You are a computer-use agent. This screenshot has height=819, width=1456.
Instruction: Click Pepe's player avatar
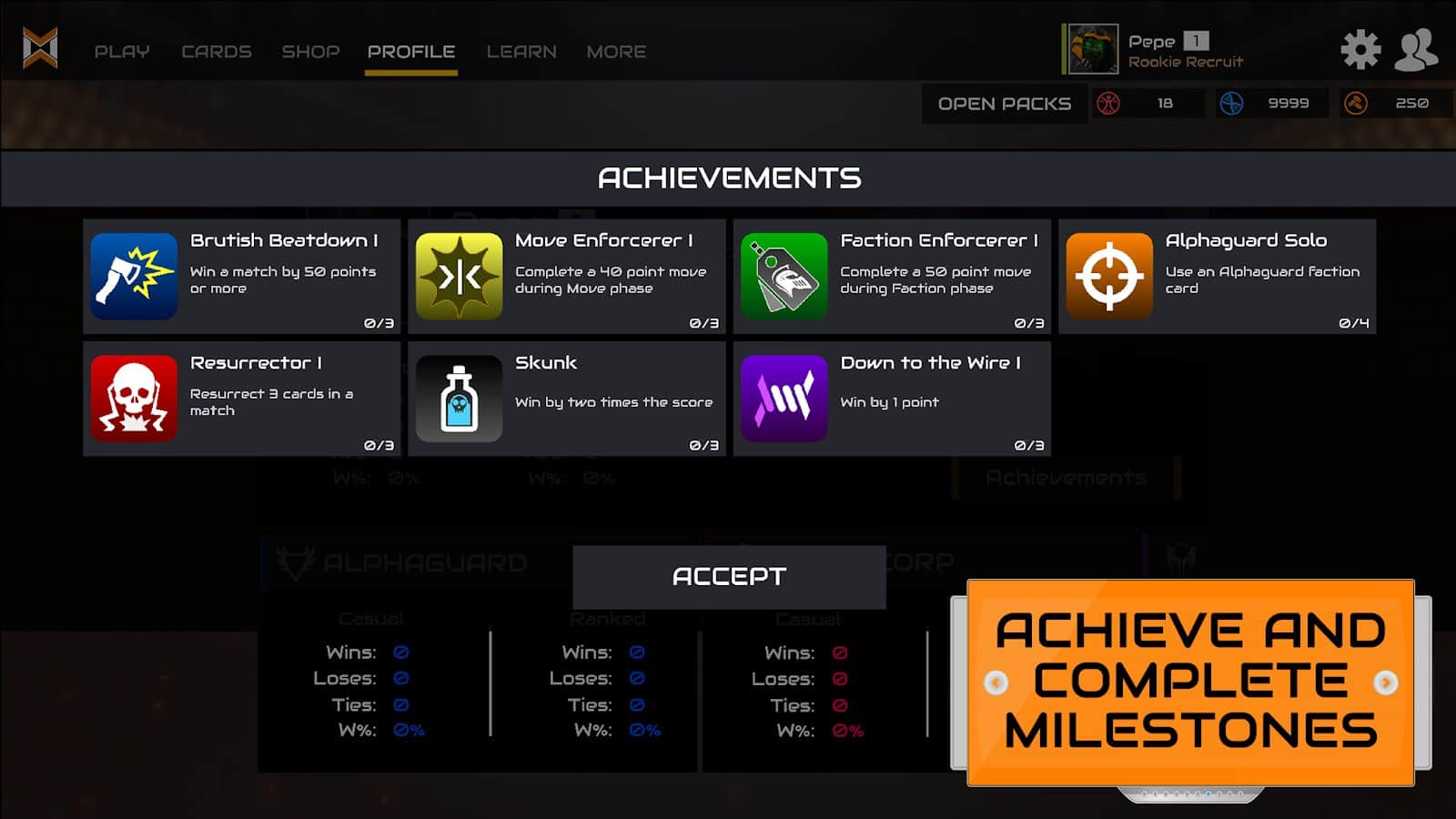[1091, 49]
